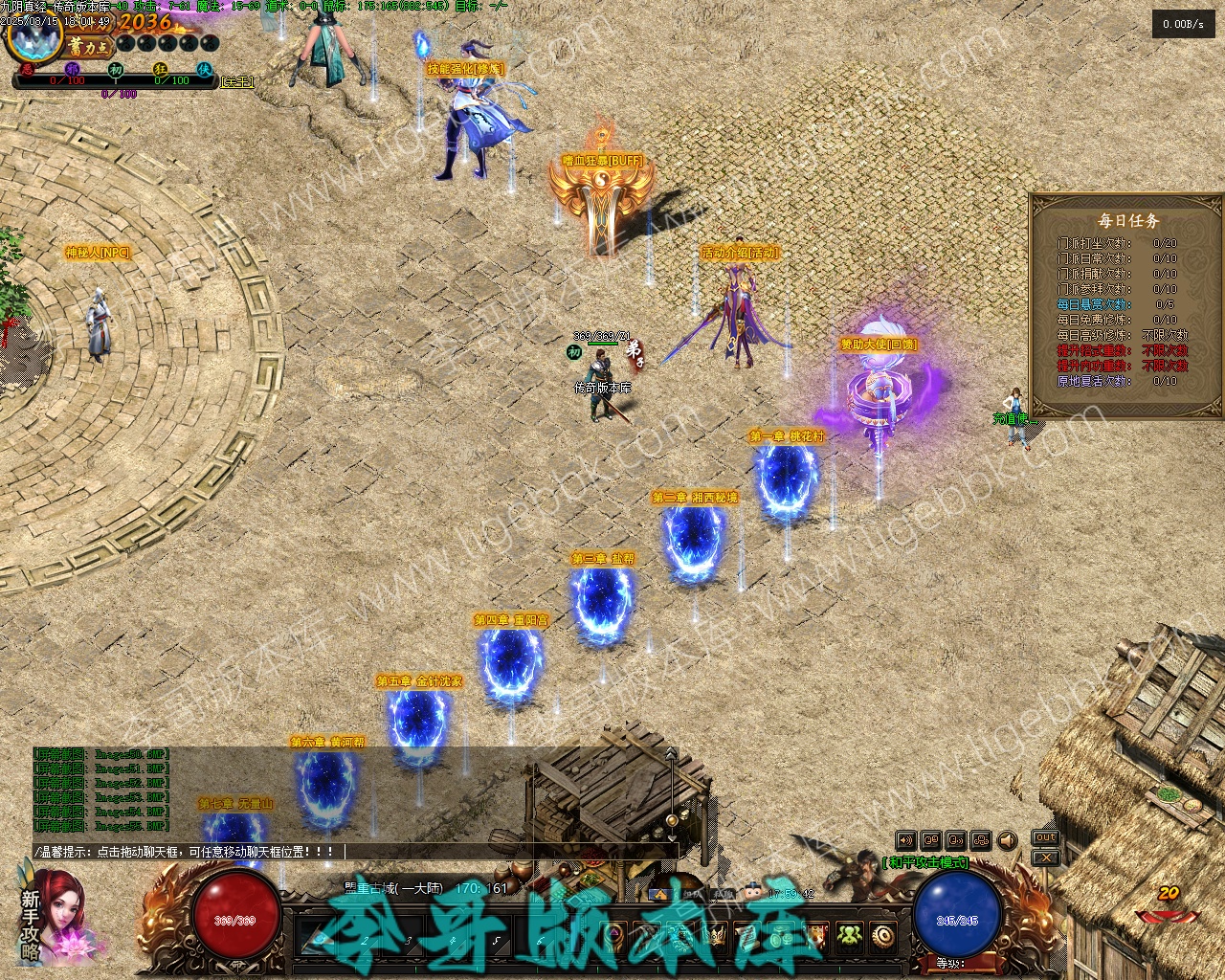Image resolution: width=1225 pixels, height=980 pixels.
Task: Click the blue house icon above the hotbar
Action: point(658,895)
